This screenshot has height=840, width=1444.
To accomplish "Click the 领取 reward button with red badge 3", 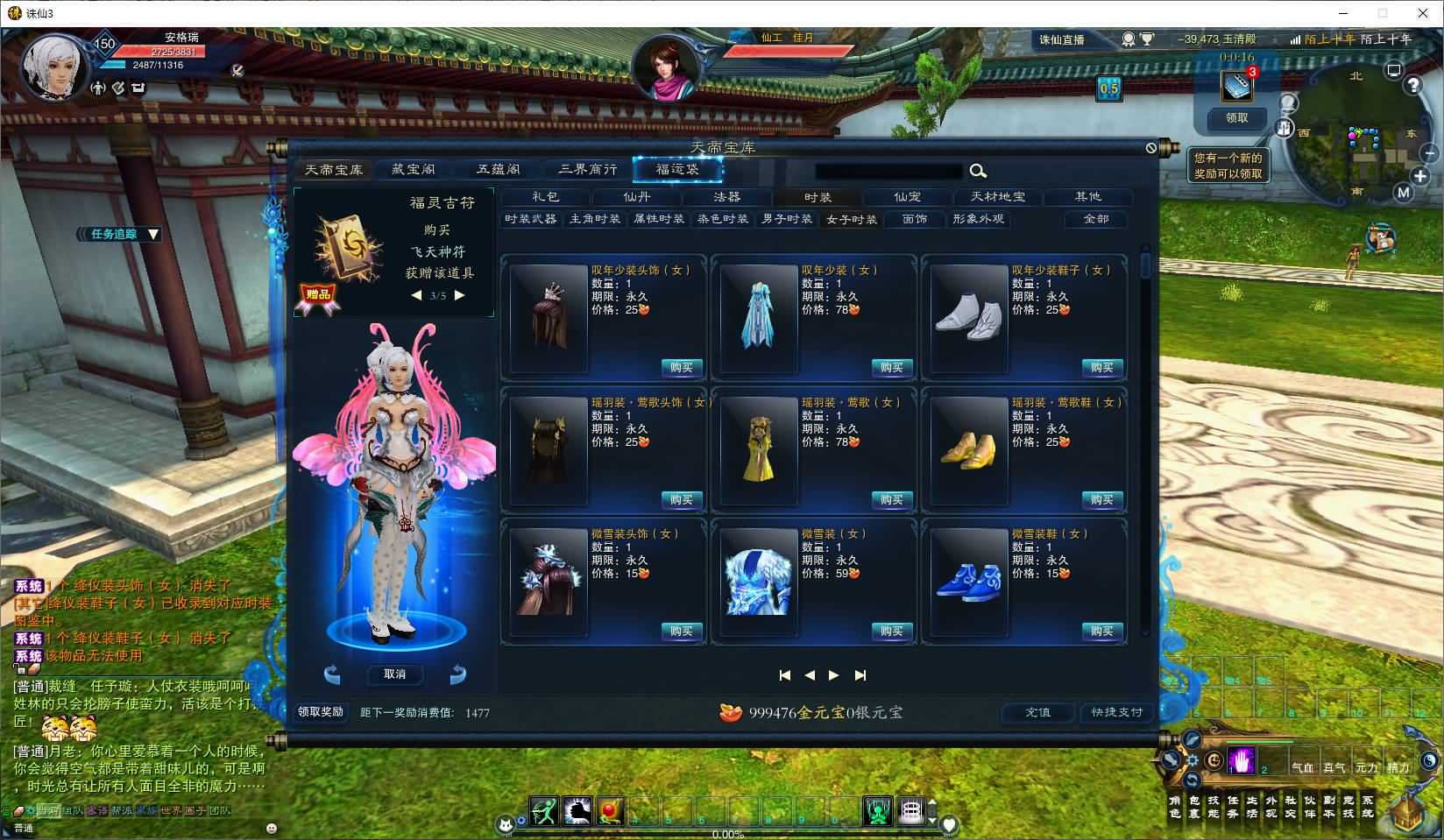I will click(1236, 118).
